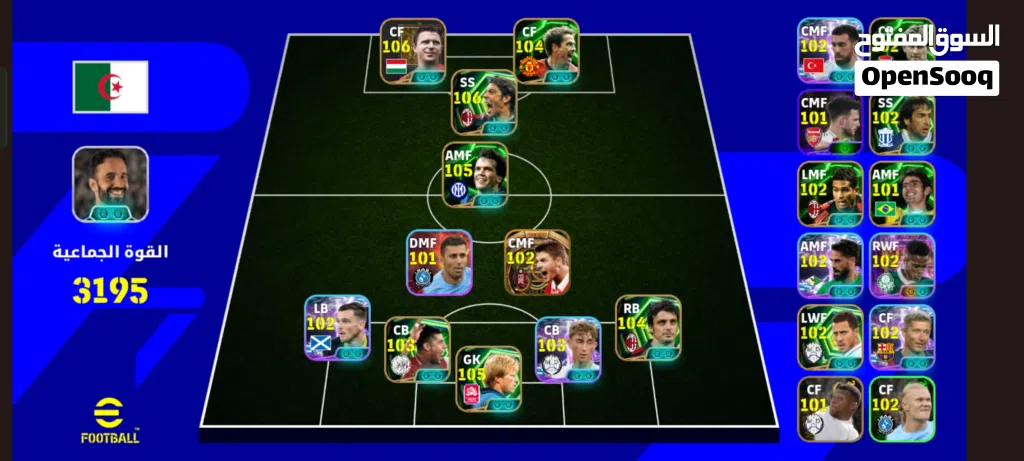
Task: Select the CF 106 card with Netherlands flag
Action: (413, 51)
